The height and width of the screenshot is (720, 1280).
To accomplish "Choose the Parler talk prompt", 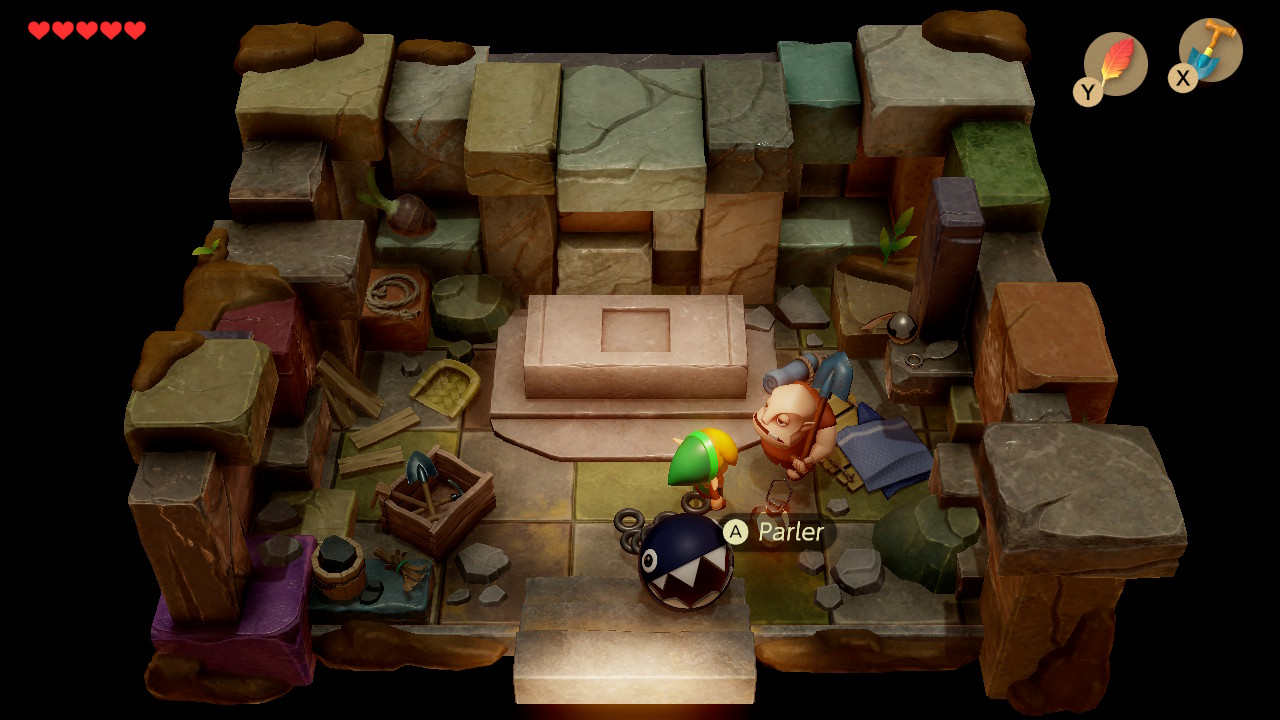I will coord(778,532).
